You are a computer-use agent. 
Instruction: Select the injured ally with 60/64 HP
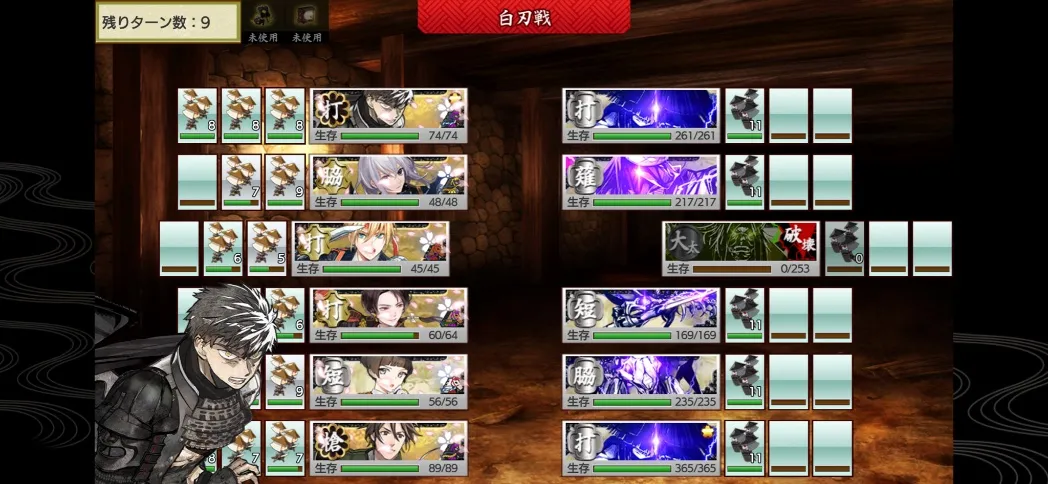coord(388,315)
